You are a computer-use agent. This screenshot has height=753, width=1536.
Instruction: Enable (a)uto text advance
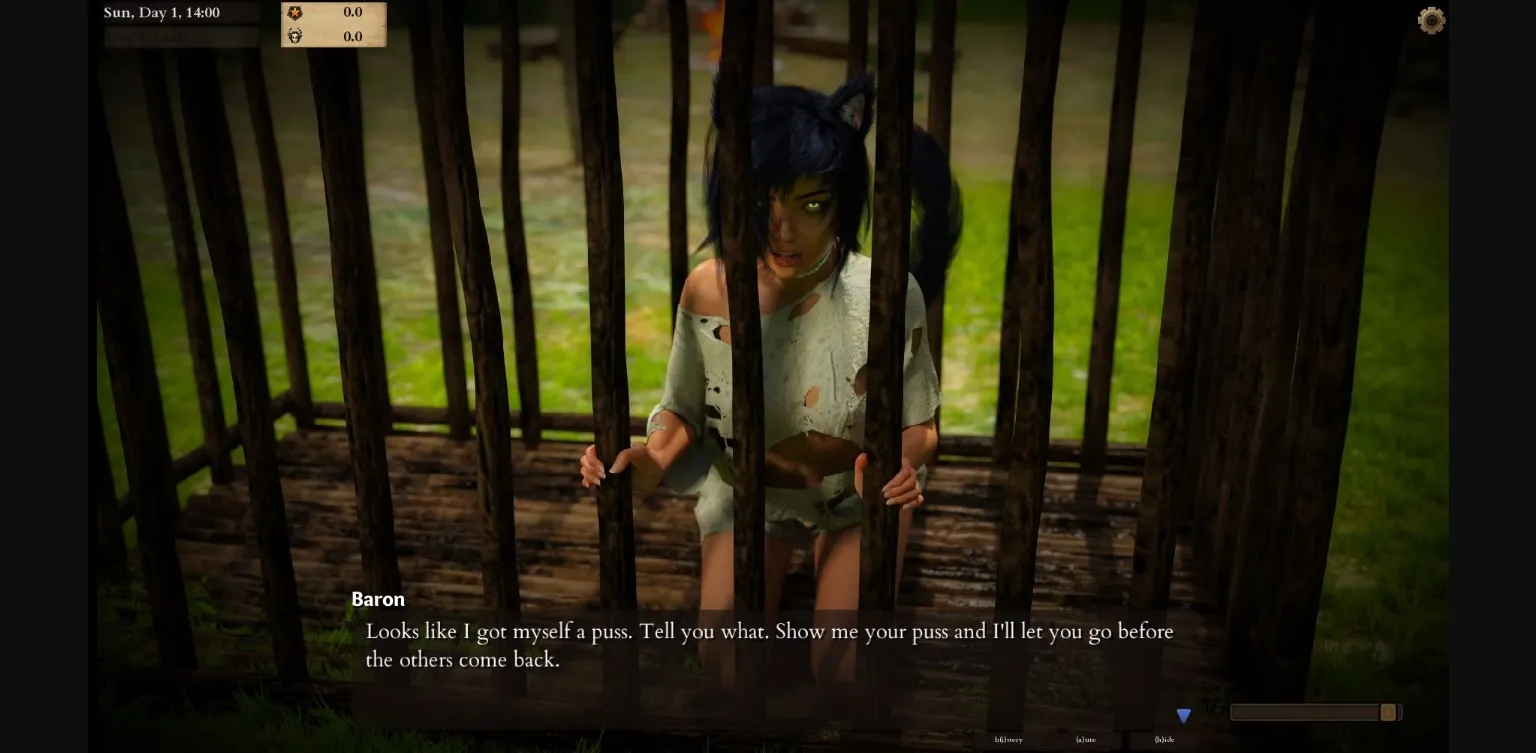coord(1085,738)
